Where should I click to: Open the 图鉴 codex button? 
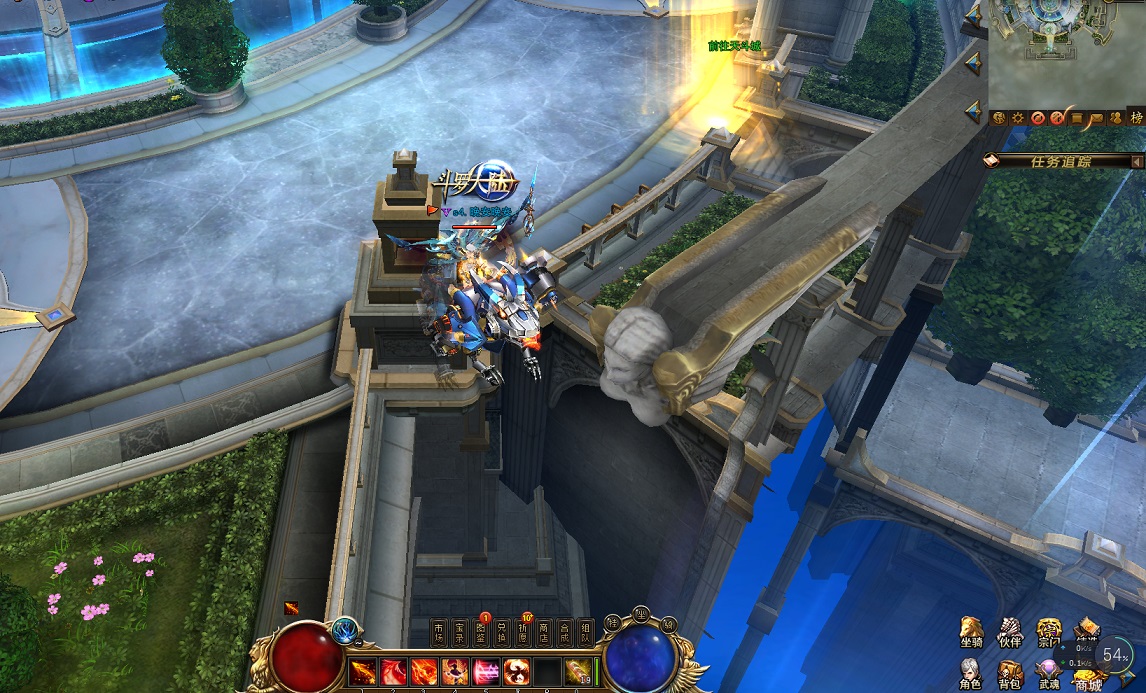tap(482, 632)
